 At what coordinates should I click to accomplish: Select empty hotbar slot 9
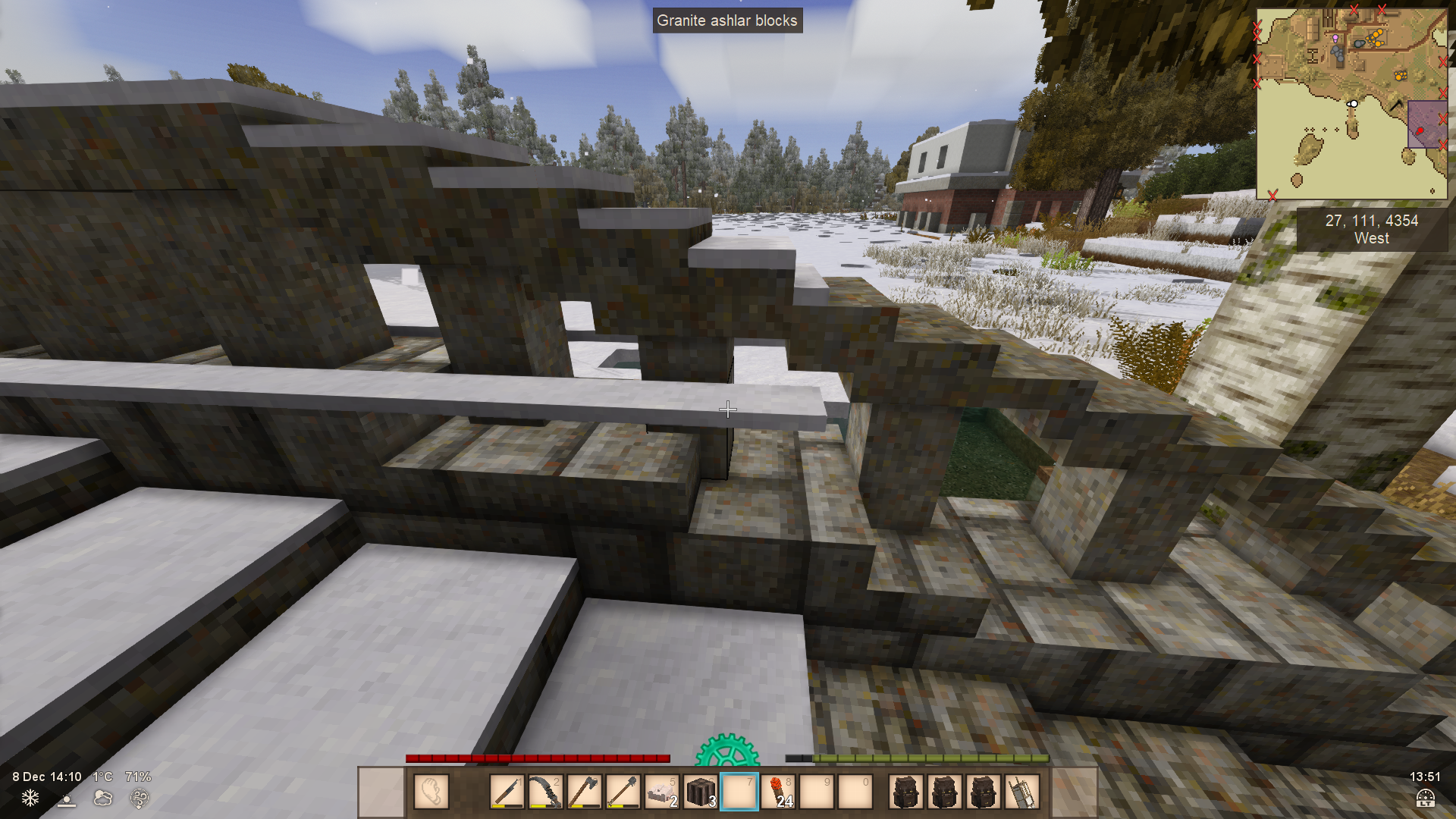click(817, 792)
